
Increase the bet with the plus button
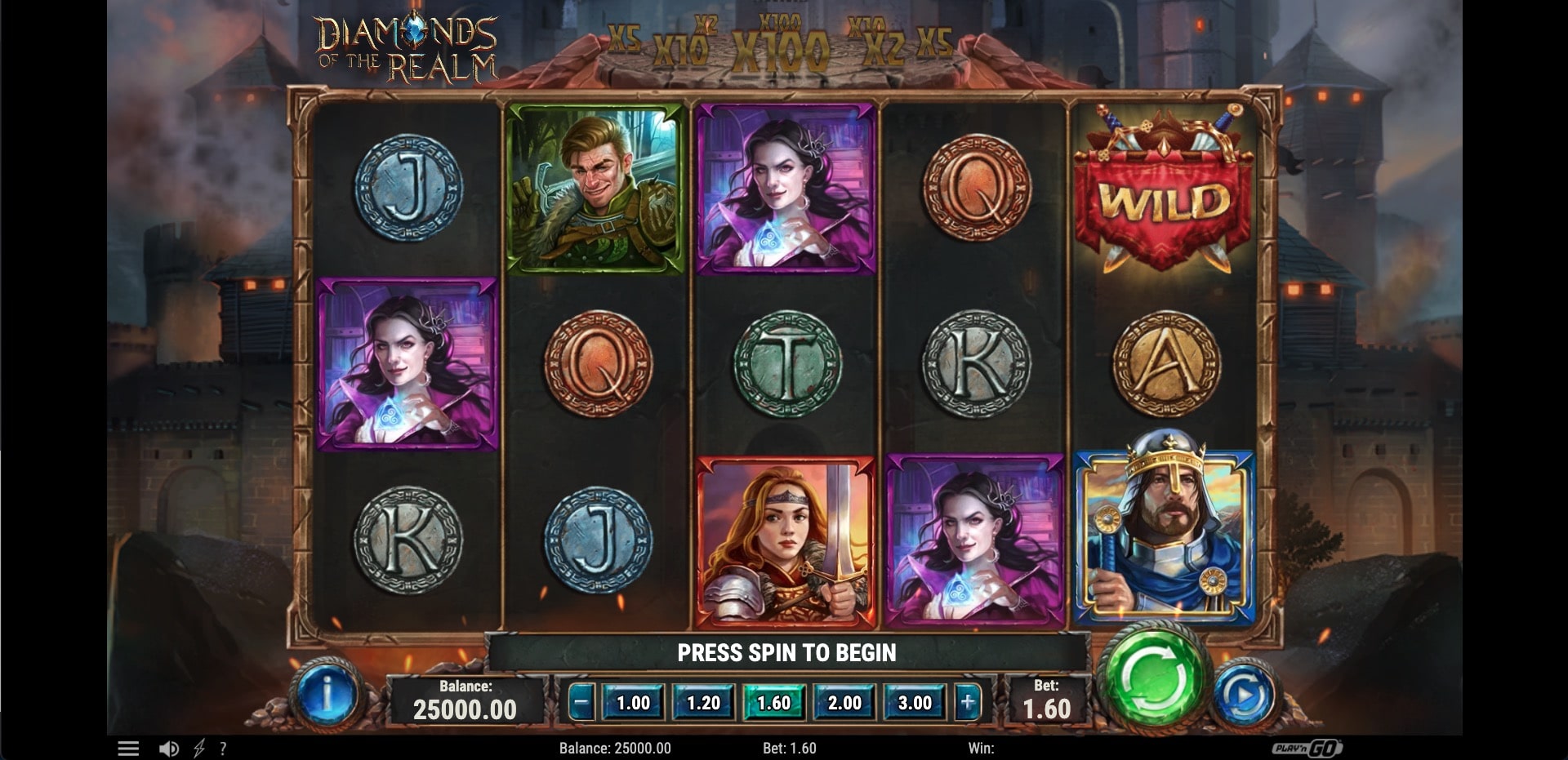tap(967, 702)
